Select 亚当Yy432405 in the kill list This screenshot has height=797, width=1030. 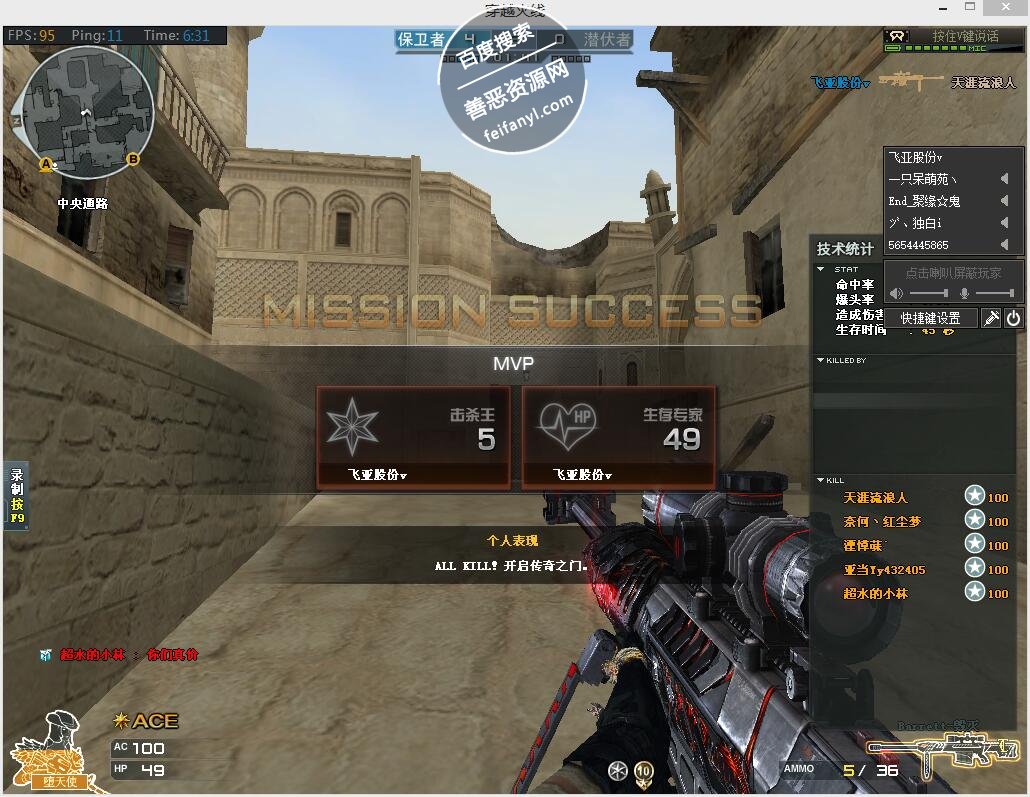pyautogui.click(x=884, y=570)
